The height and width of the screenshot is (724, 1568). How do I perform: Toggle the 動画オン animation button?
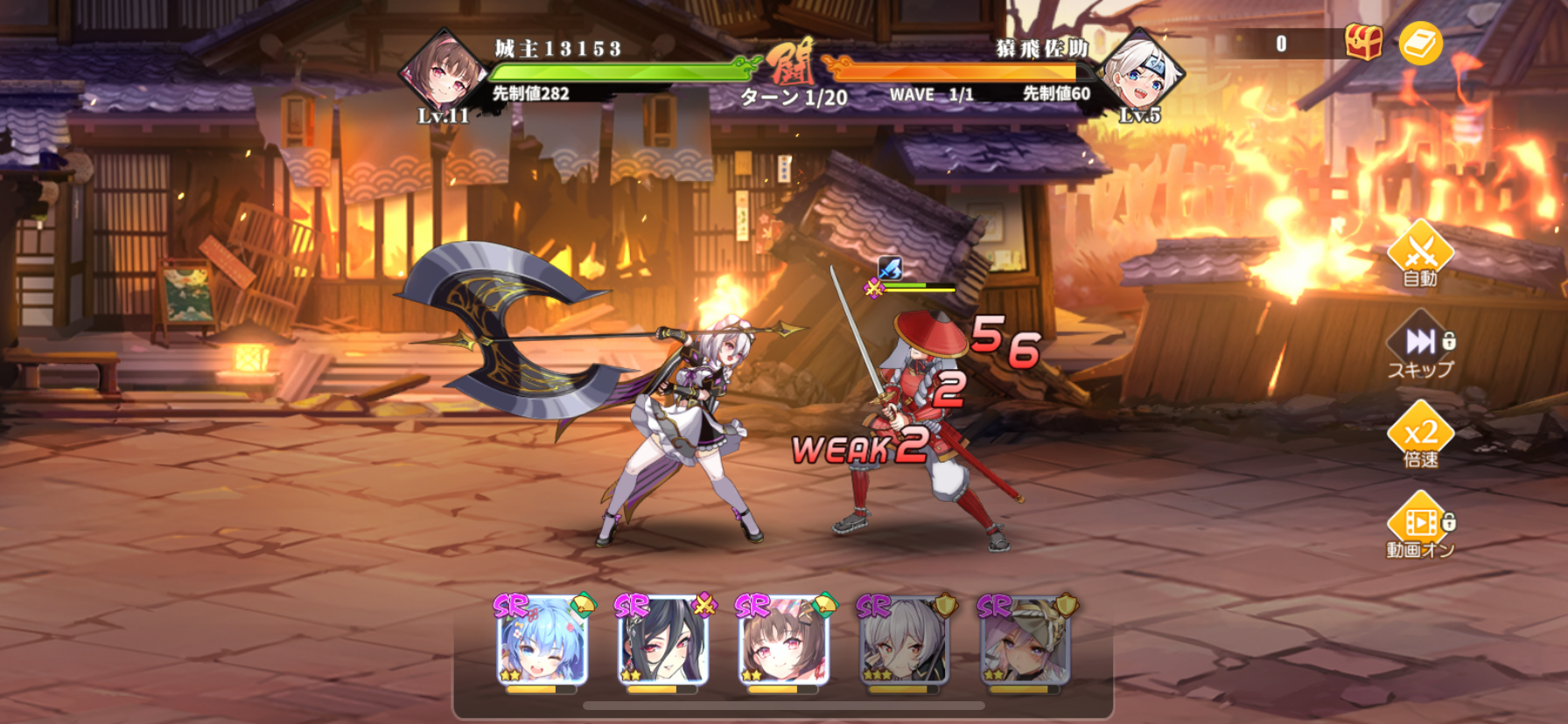pos(1419,526)
